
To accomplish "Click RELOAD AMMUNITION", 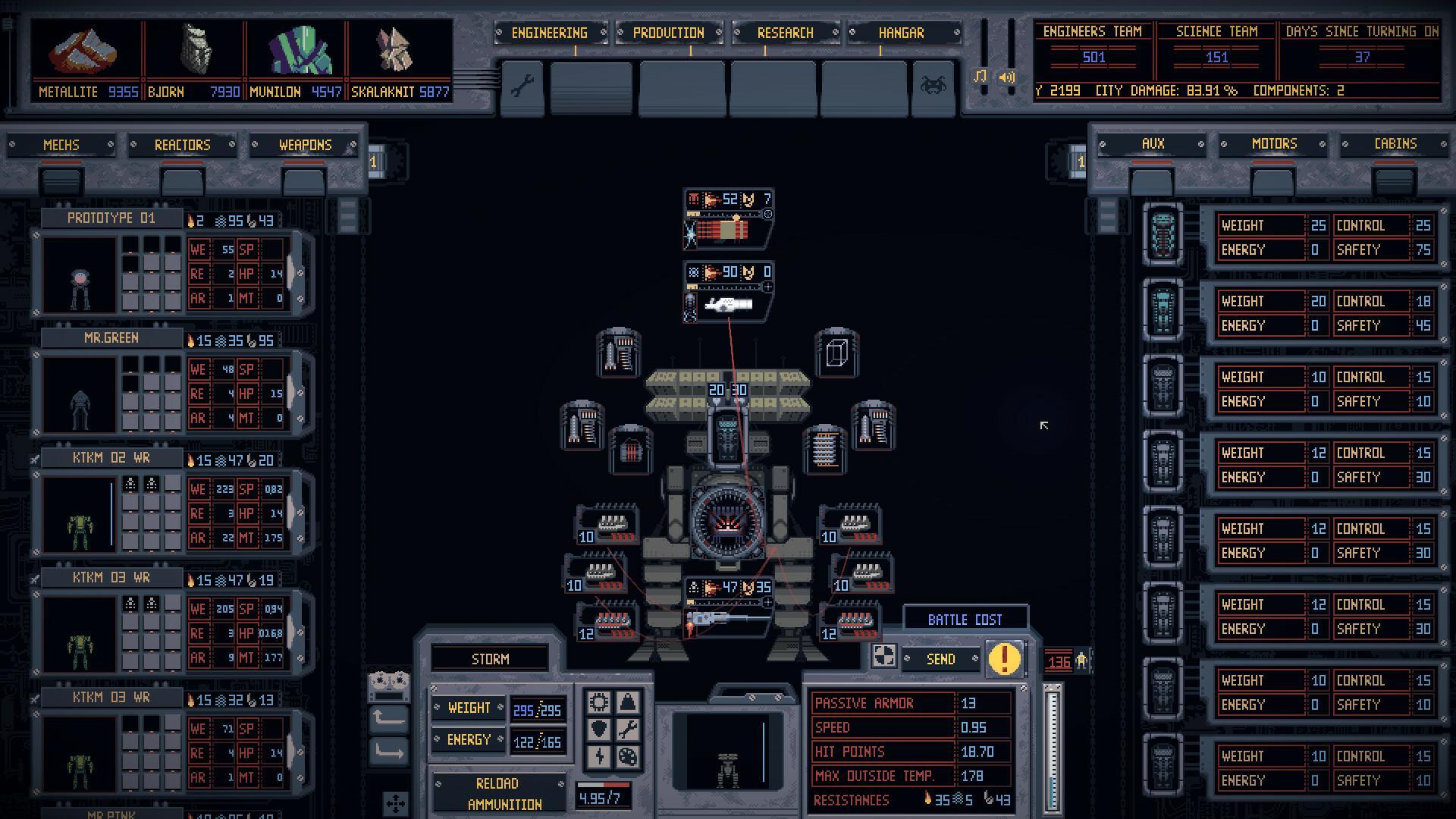I will coord(497,792).
